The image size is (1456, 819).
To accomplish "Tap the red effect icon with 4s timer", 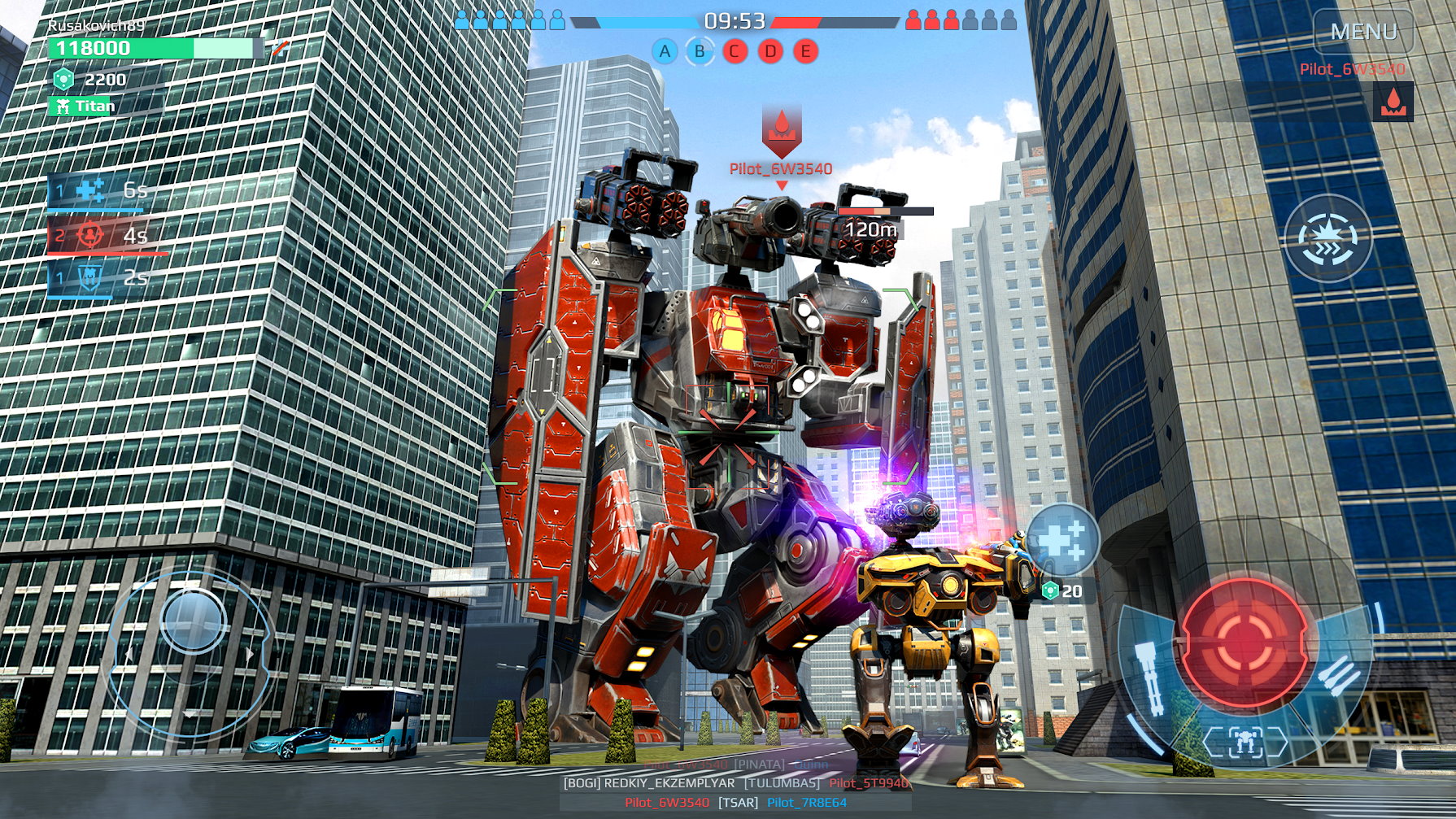I will (x=90, y=236).
